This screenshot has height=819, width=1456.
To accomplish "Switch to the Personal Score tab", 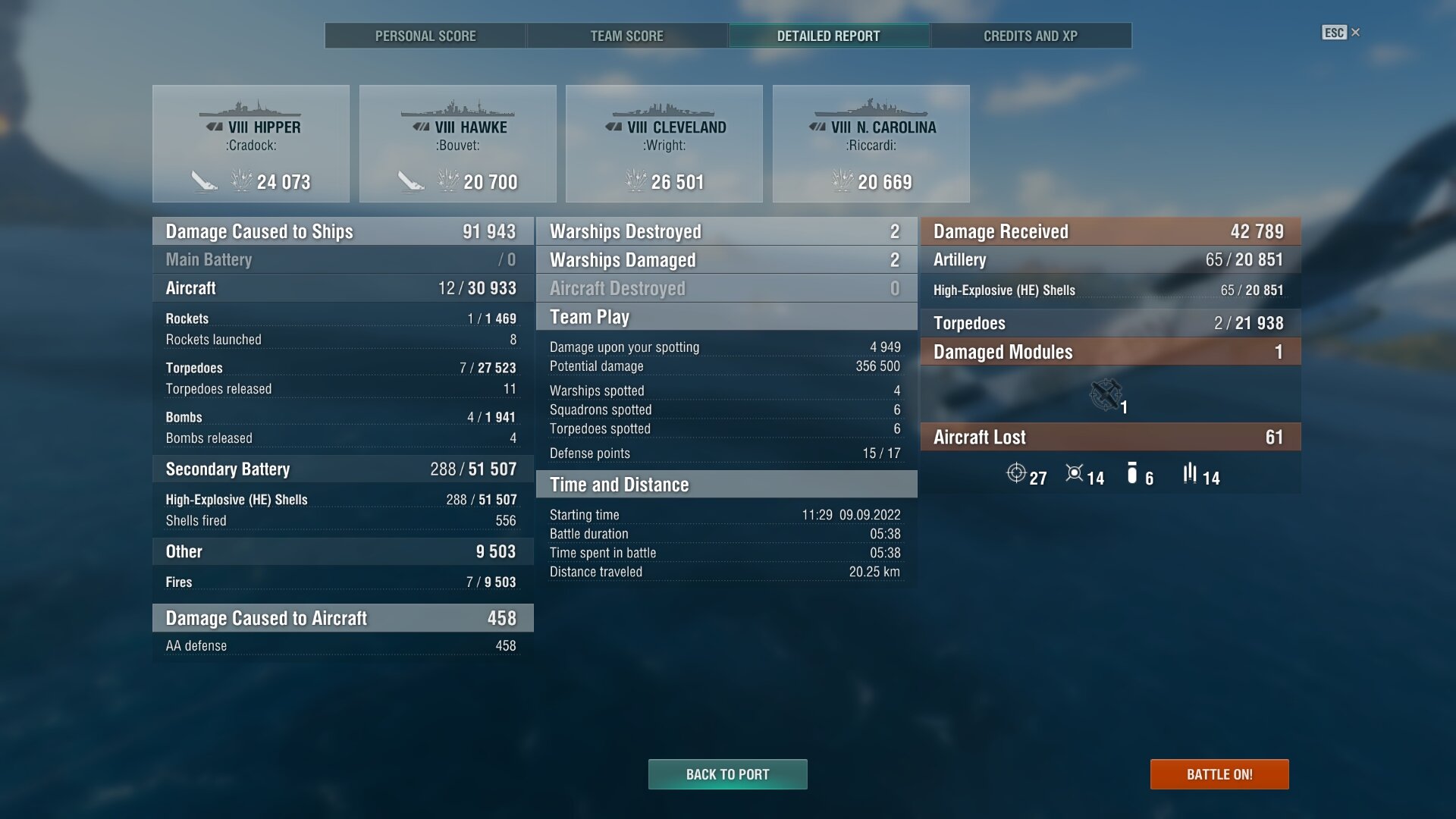I will (x=425, y=36).
